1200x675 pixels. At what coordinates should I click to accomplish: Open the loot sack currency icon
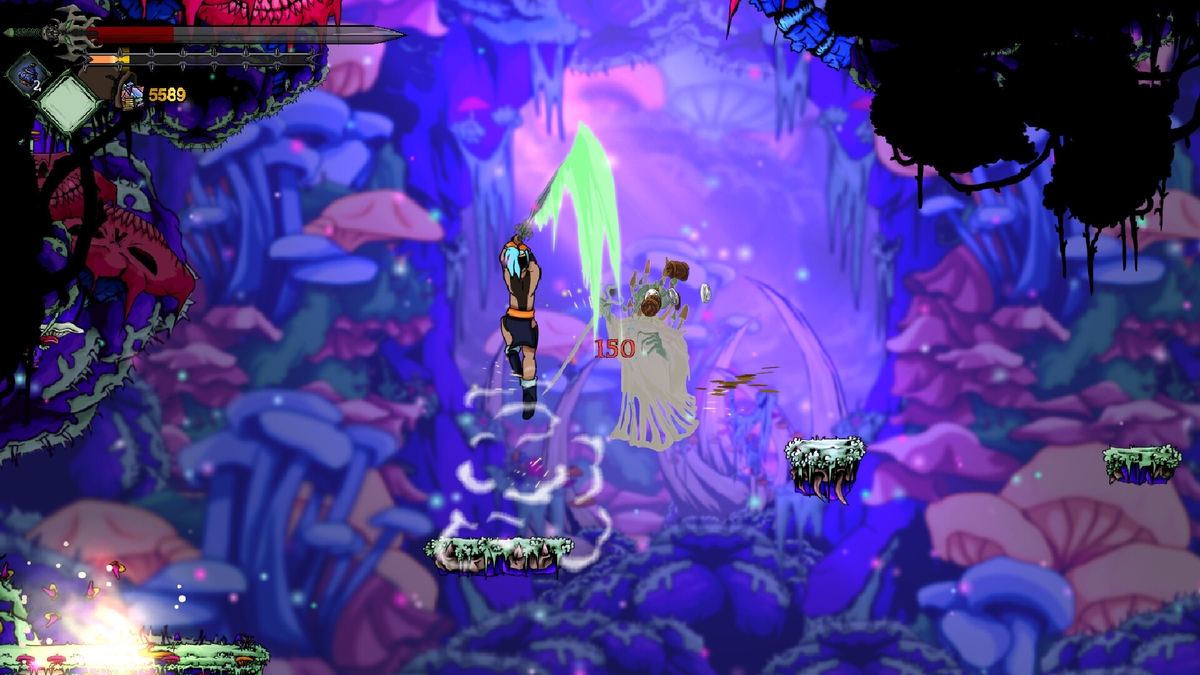(x=131, y=94)
